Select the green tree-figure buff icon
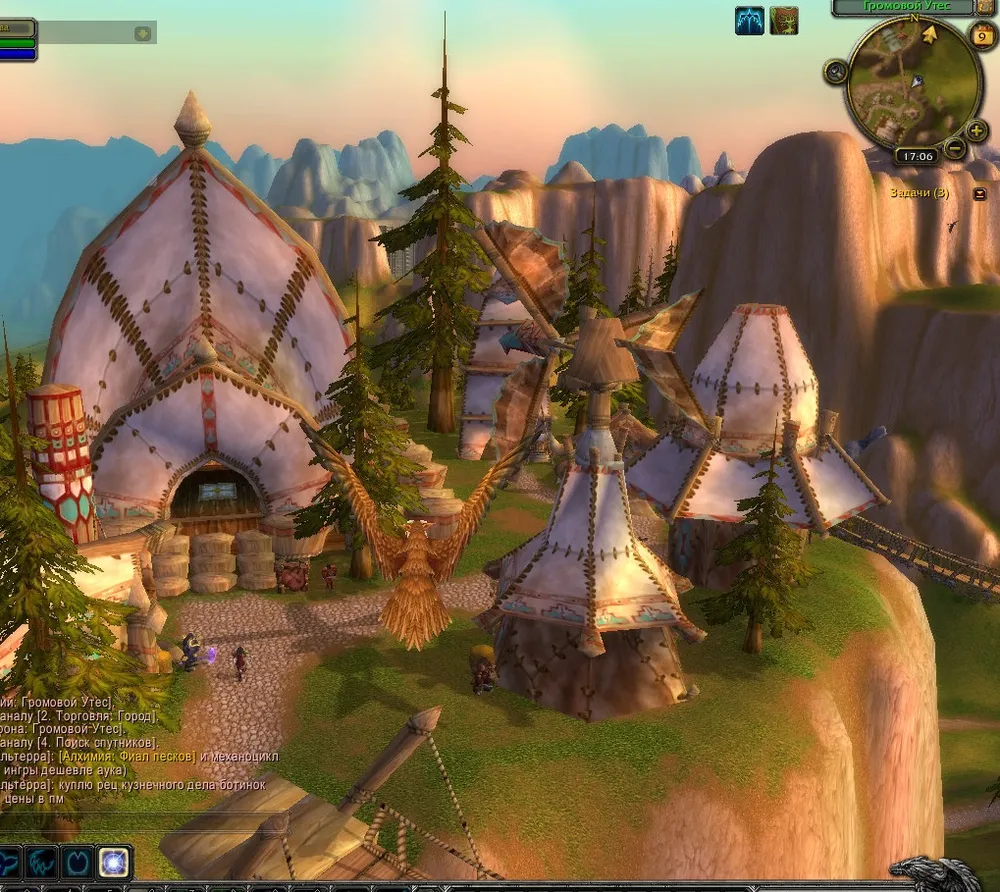Screen dimensions: 1000x892 784,20
